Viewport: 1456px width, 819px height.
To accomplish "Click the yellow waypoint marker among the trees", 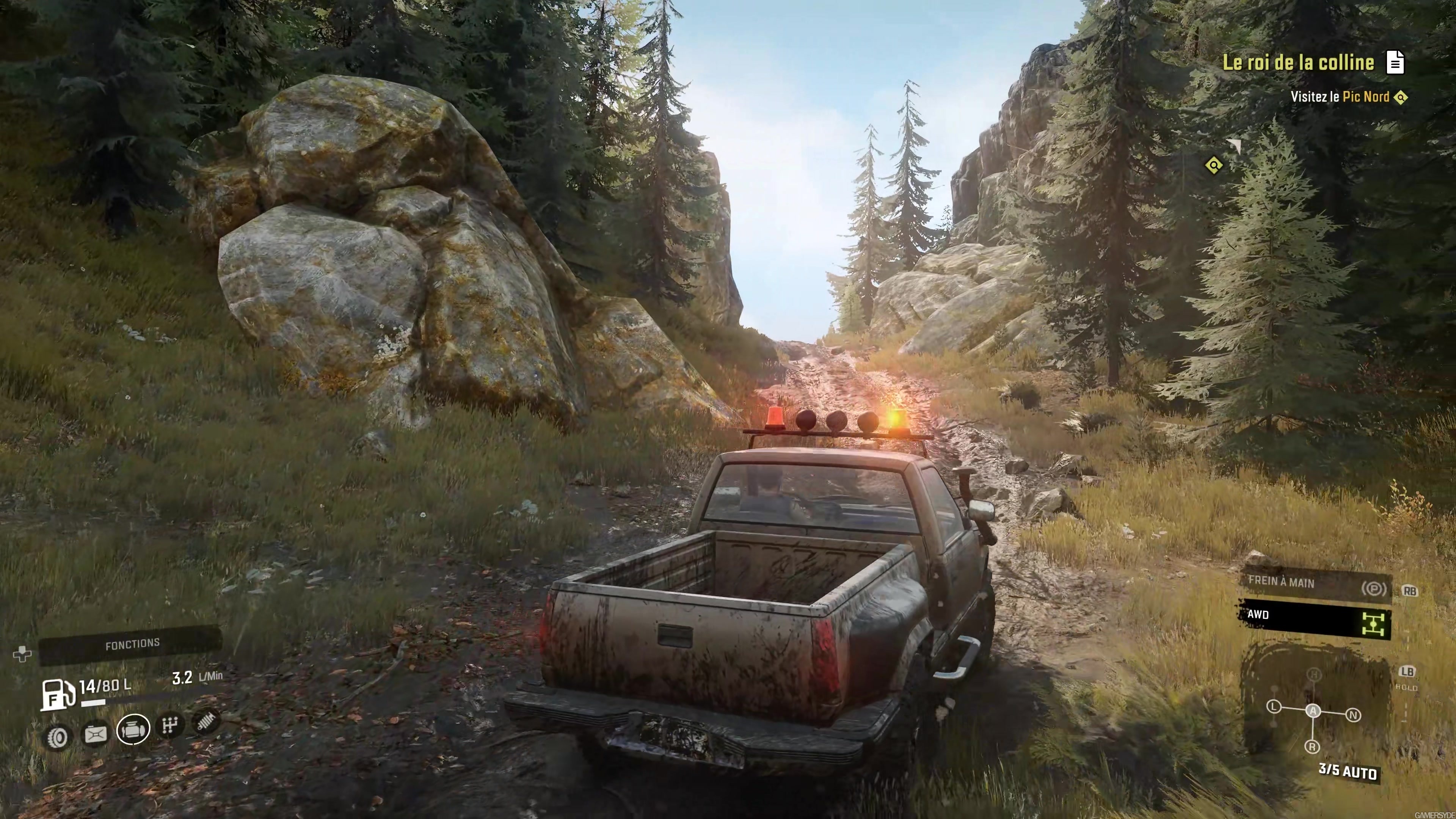I will click(x=1213, y=166).
